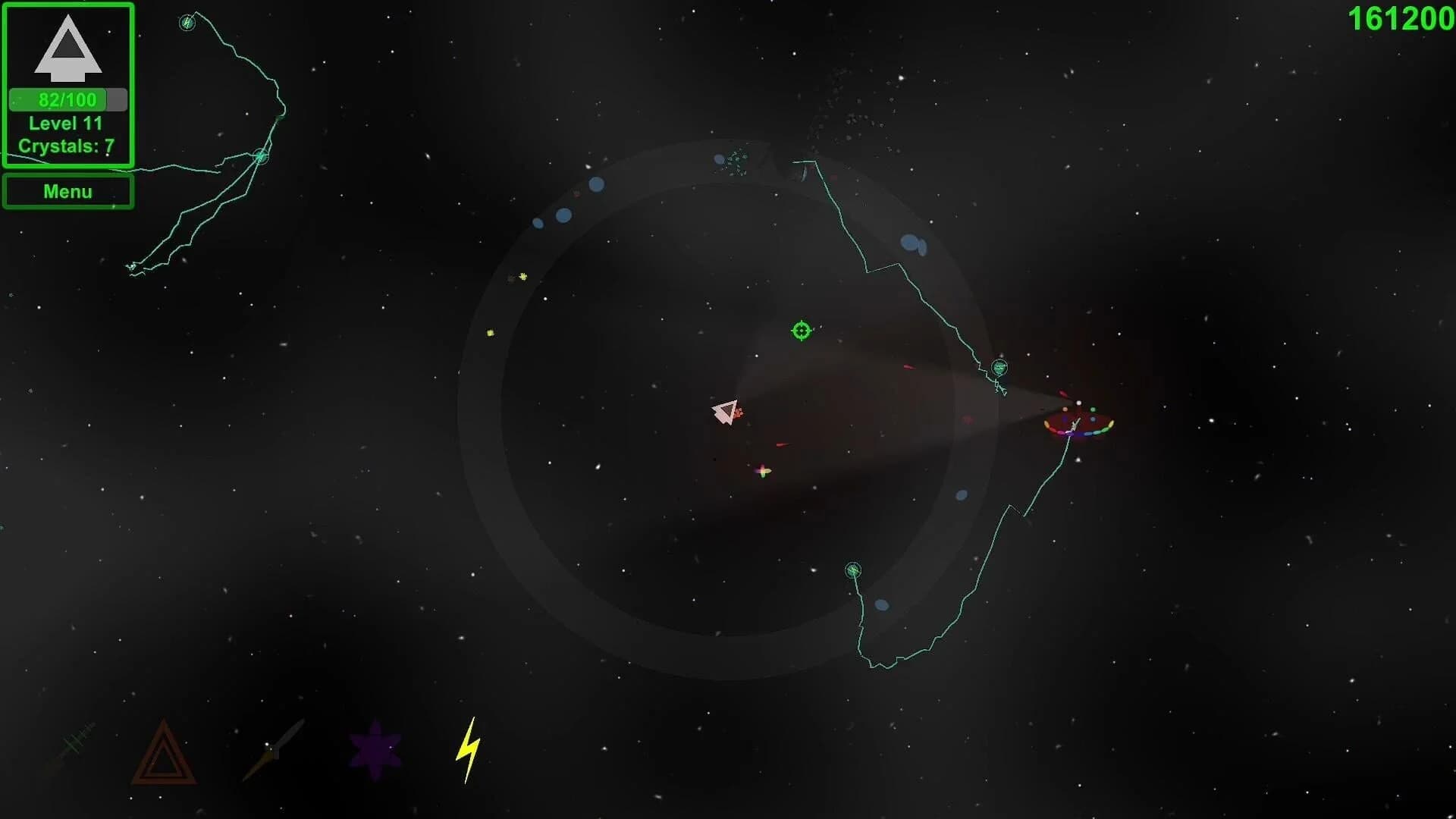Click the circled node near the rainbow saucer
Screen dimensions: 1456x819
(x=1000, y=368)
